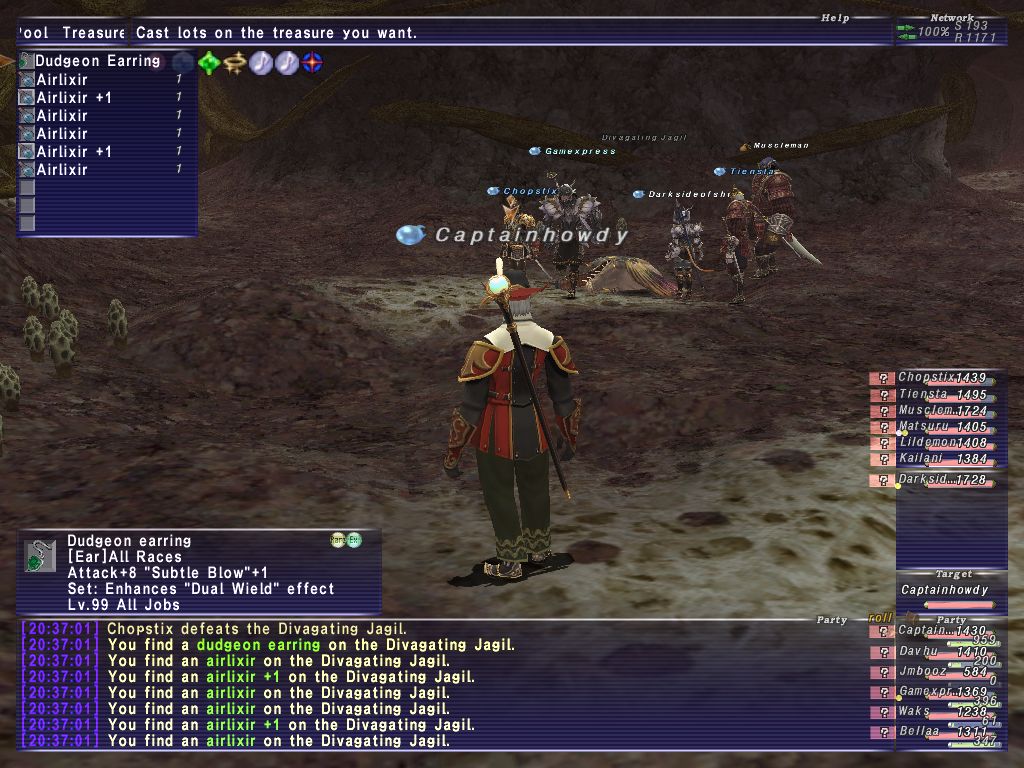Click the red crosshair status effect icon
The height and width of the screenshot is (768, 1024).
313,63
